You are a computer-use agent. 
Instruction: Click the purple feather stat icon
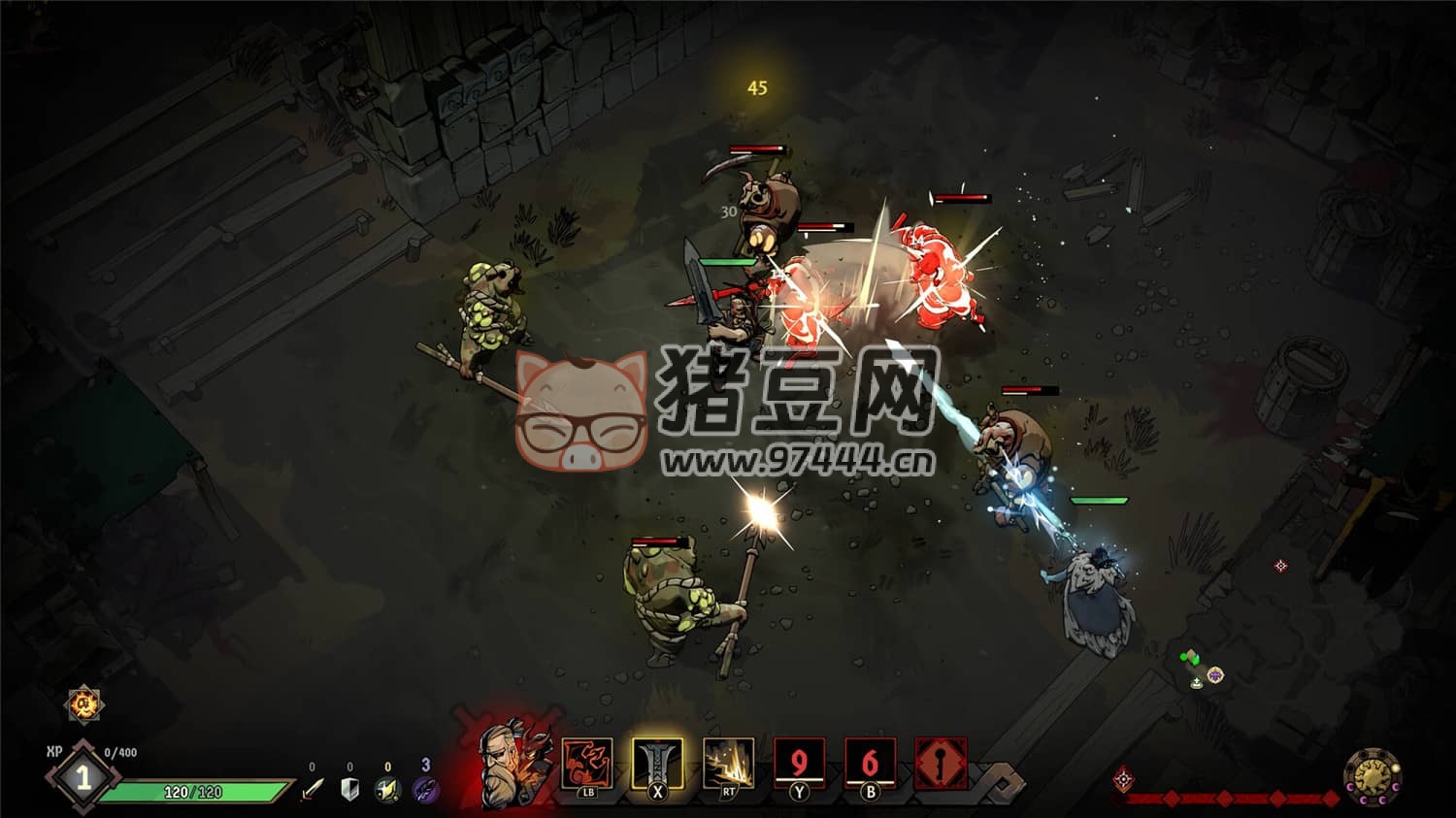425,789
